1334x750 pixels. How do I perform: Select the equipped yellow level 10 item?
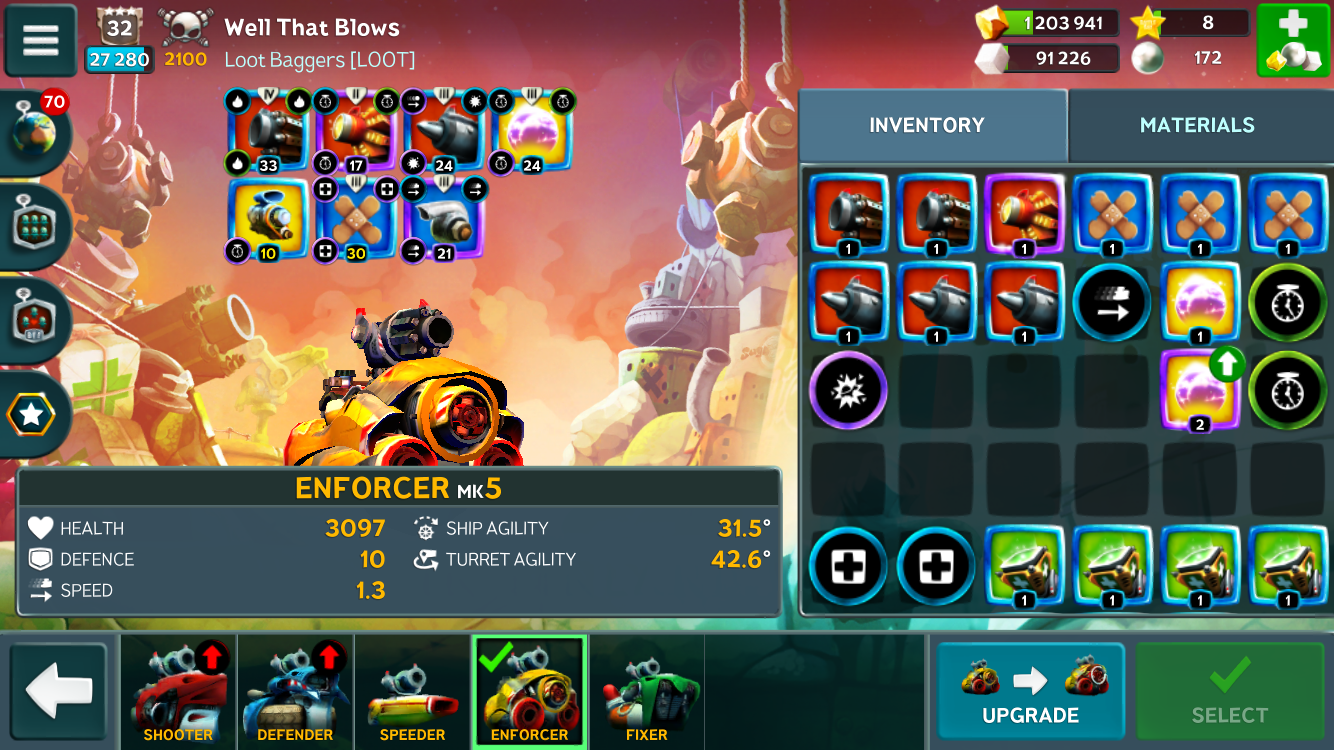pos(268,219)
